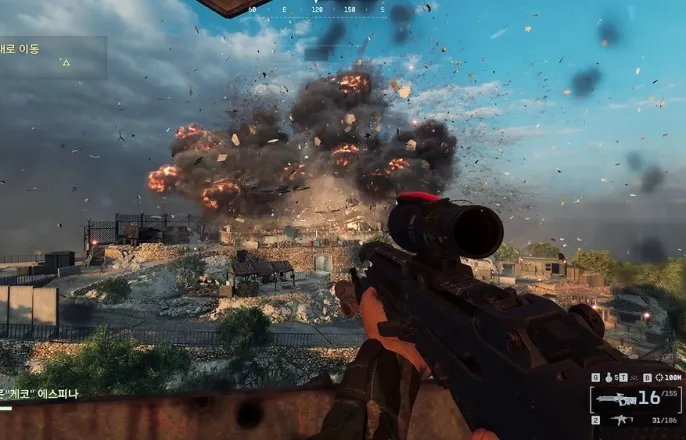The width and height of the screenshot is (686, 440).
Task: Select the grenade equipment icon
Action: pyautogui.click(x=609, y=378)
